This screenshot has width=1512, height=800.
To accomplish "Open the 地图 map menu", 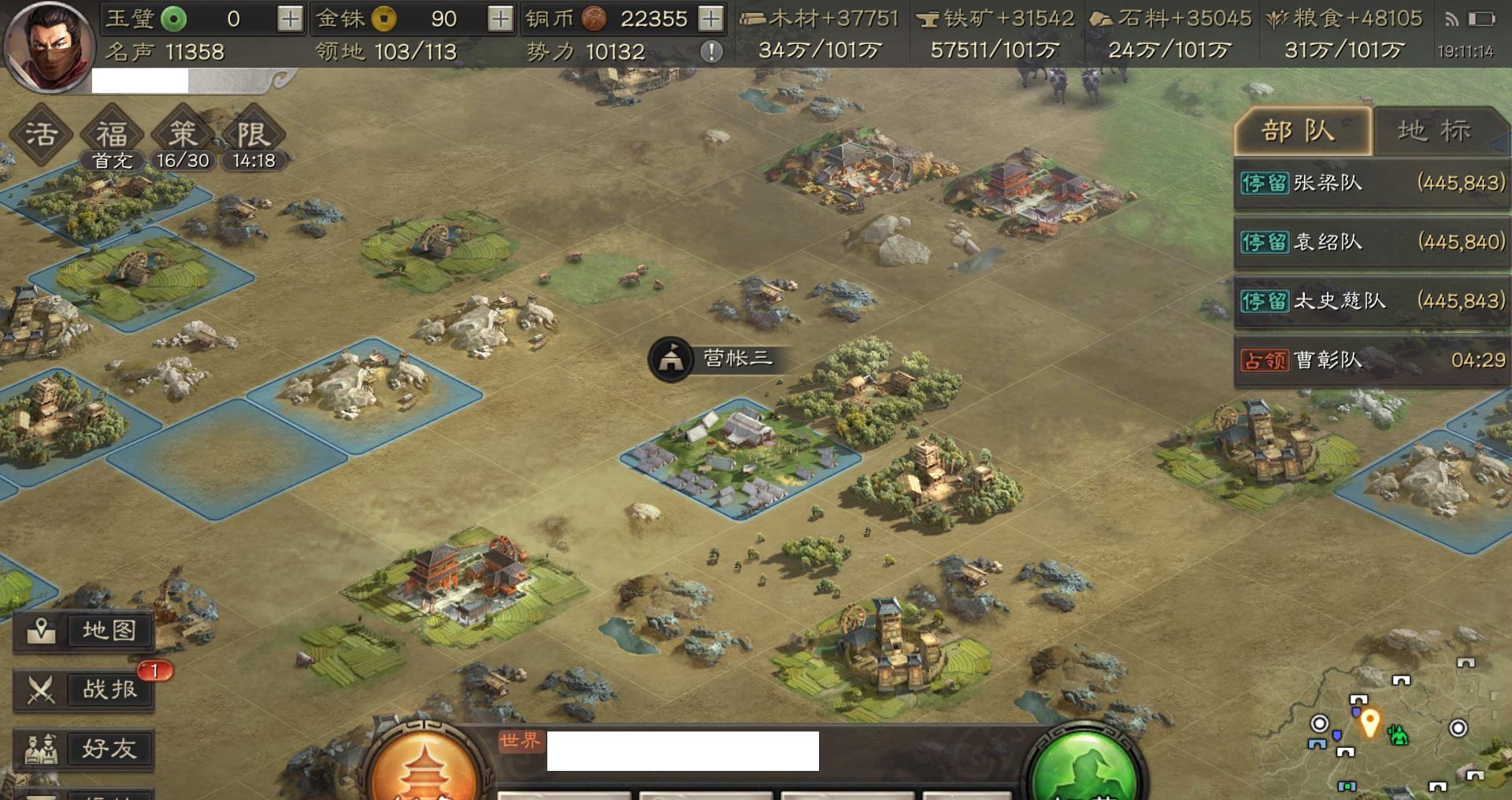I will [83, 631].
